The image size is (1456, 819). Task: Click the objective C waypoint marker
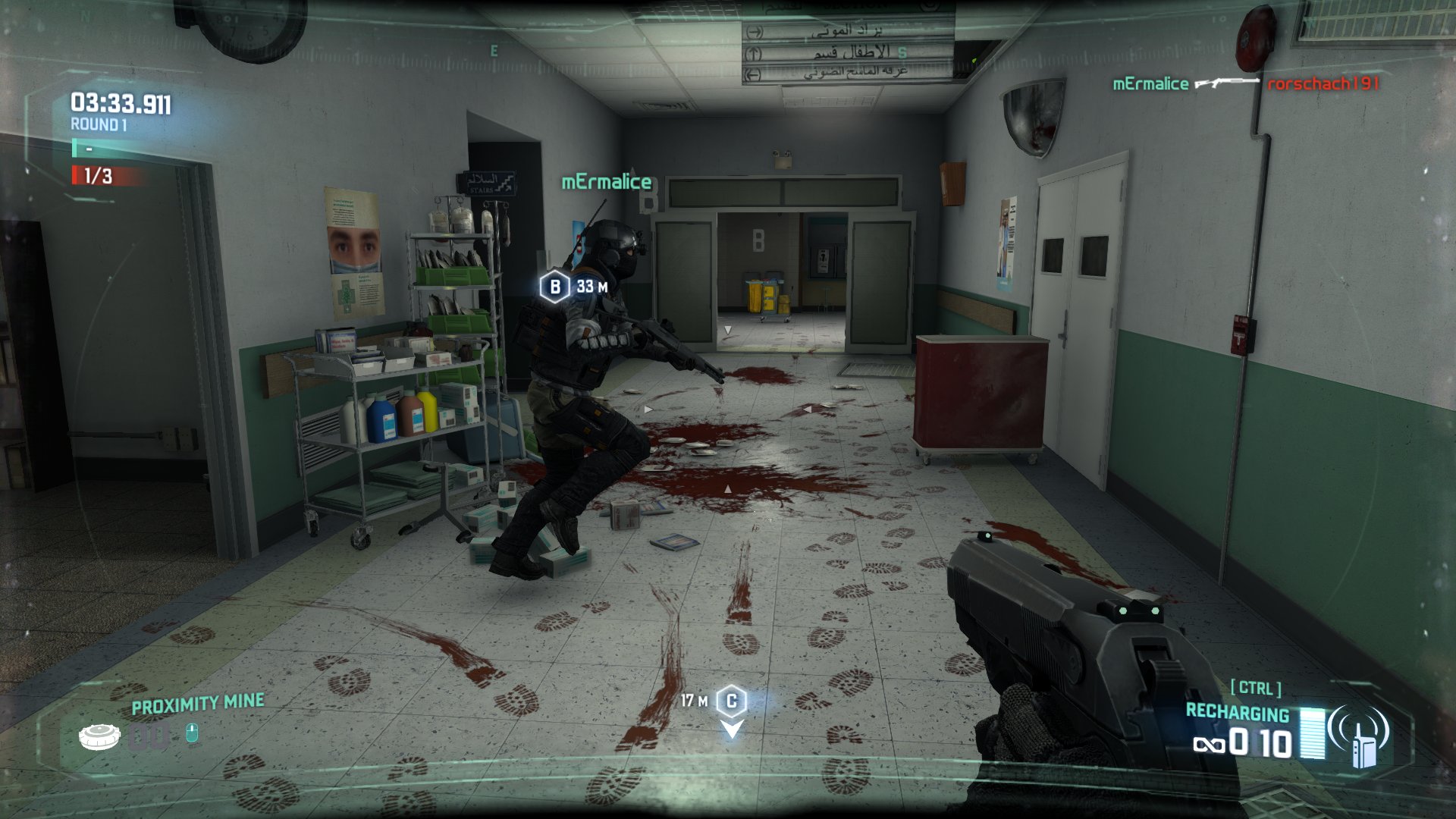pos(732,701)
